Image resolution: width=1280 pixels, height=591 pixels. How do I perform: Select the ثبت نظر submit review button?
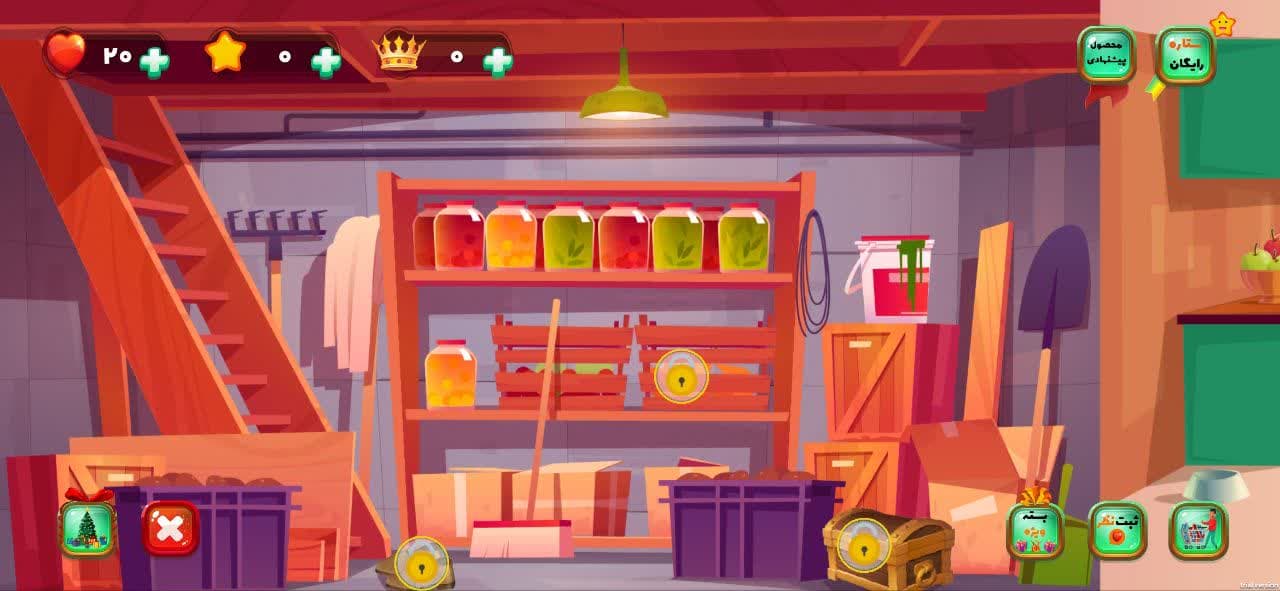pos(1117,530)
